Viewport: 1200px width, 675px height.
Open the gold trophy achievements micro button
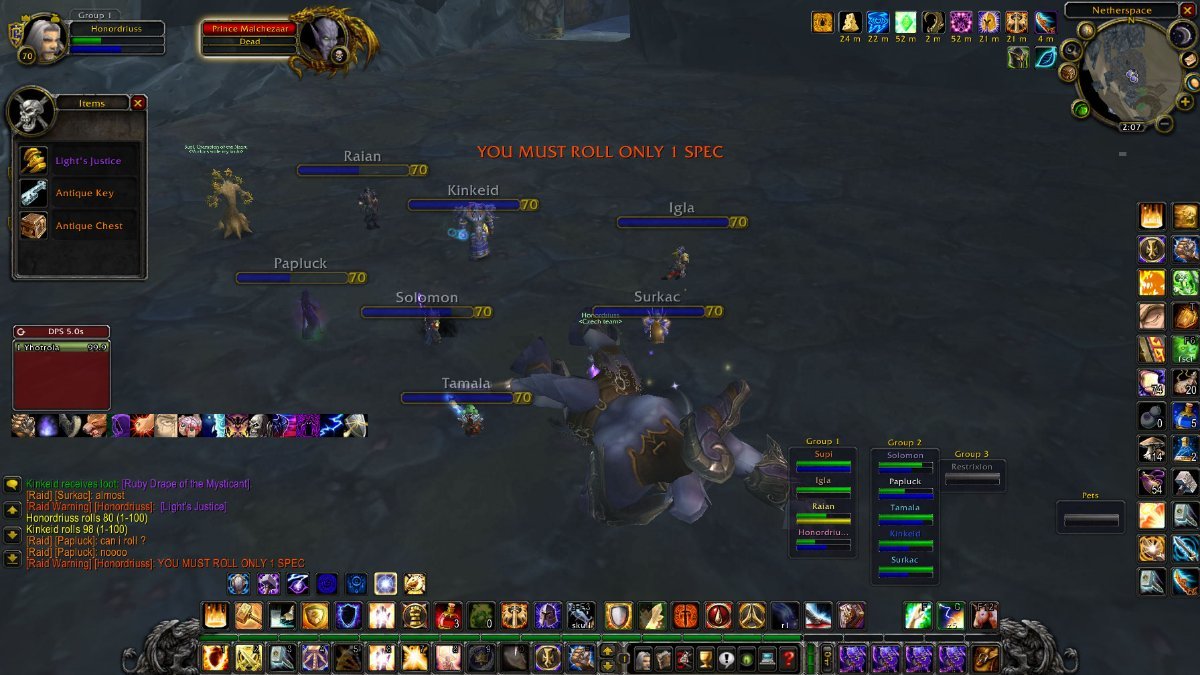pyautogui.click(x=703, y=659)
